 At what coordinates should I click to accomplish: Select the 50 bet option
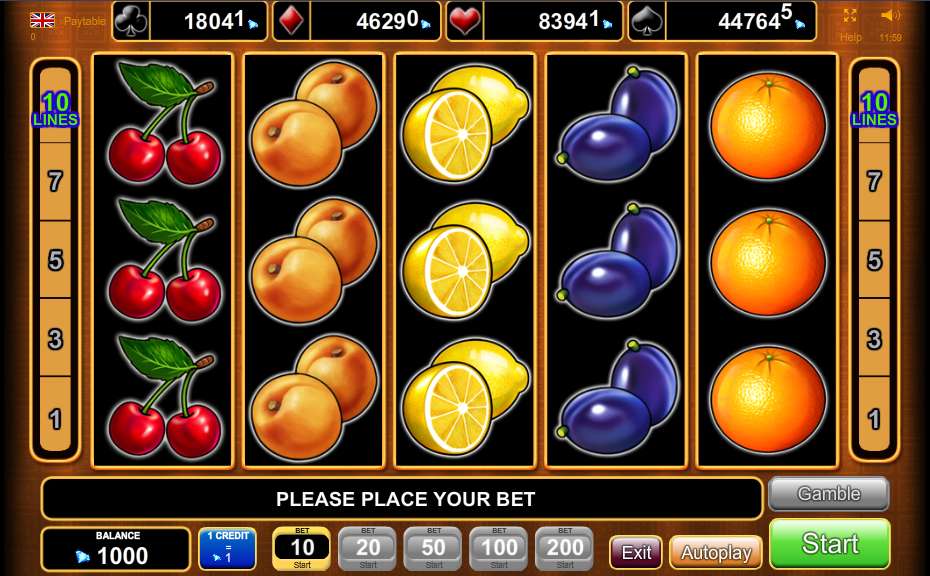pos(433,548)
